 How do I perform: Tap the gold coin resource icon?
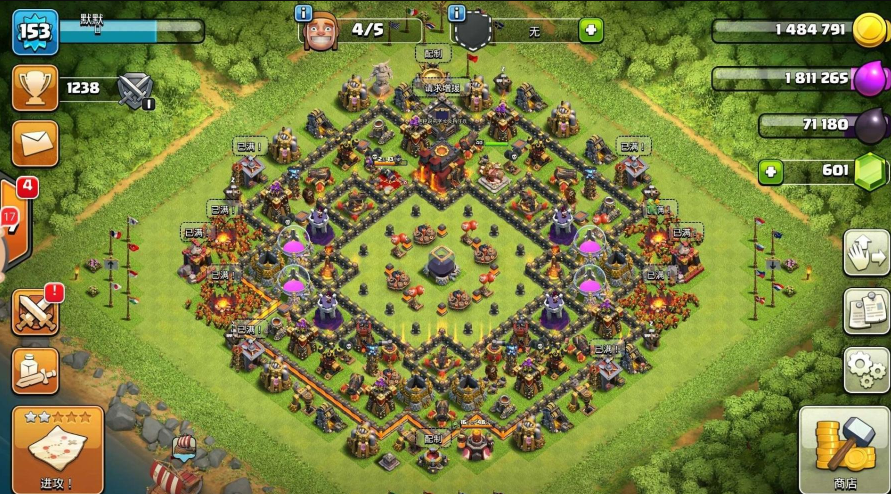(x=865, y=30)
